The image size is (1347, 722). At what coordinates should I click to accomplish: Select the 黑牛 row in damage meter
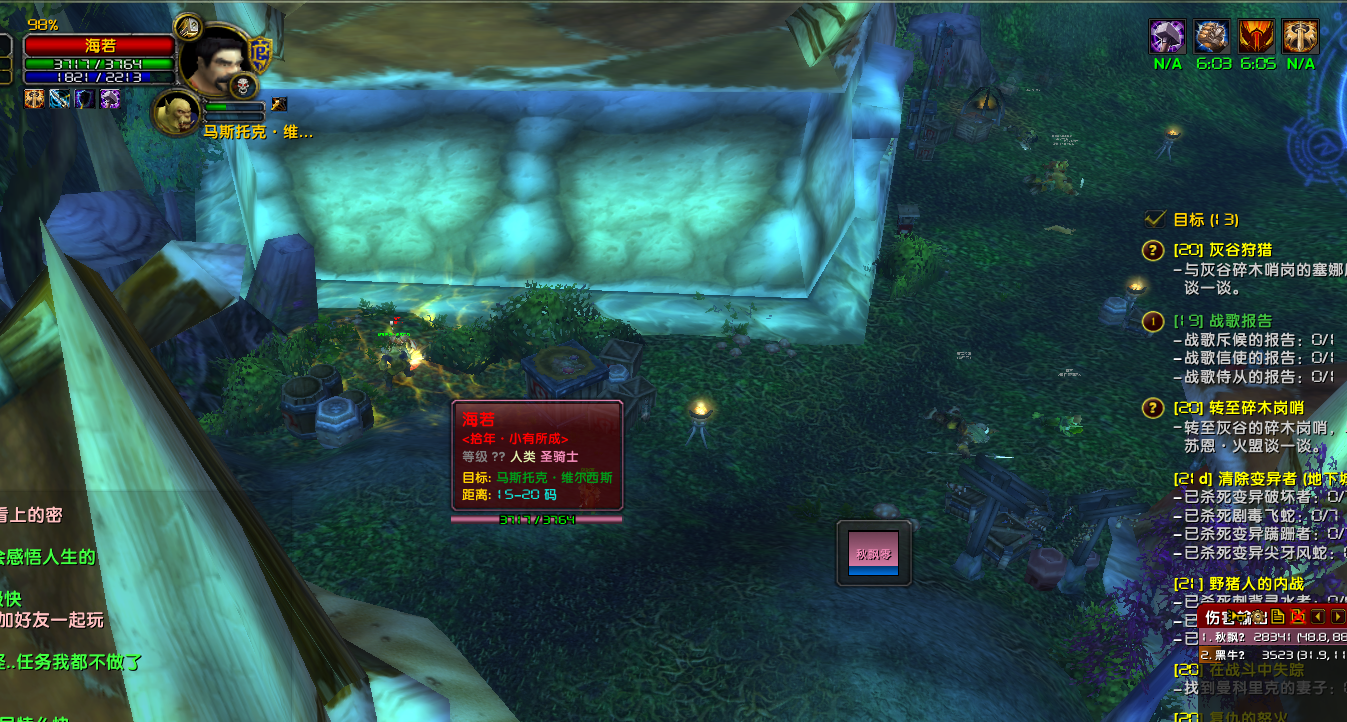click(1272, 655)
